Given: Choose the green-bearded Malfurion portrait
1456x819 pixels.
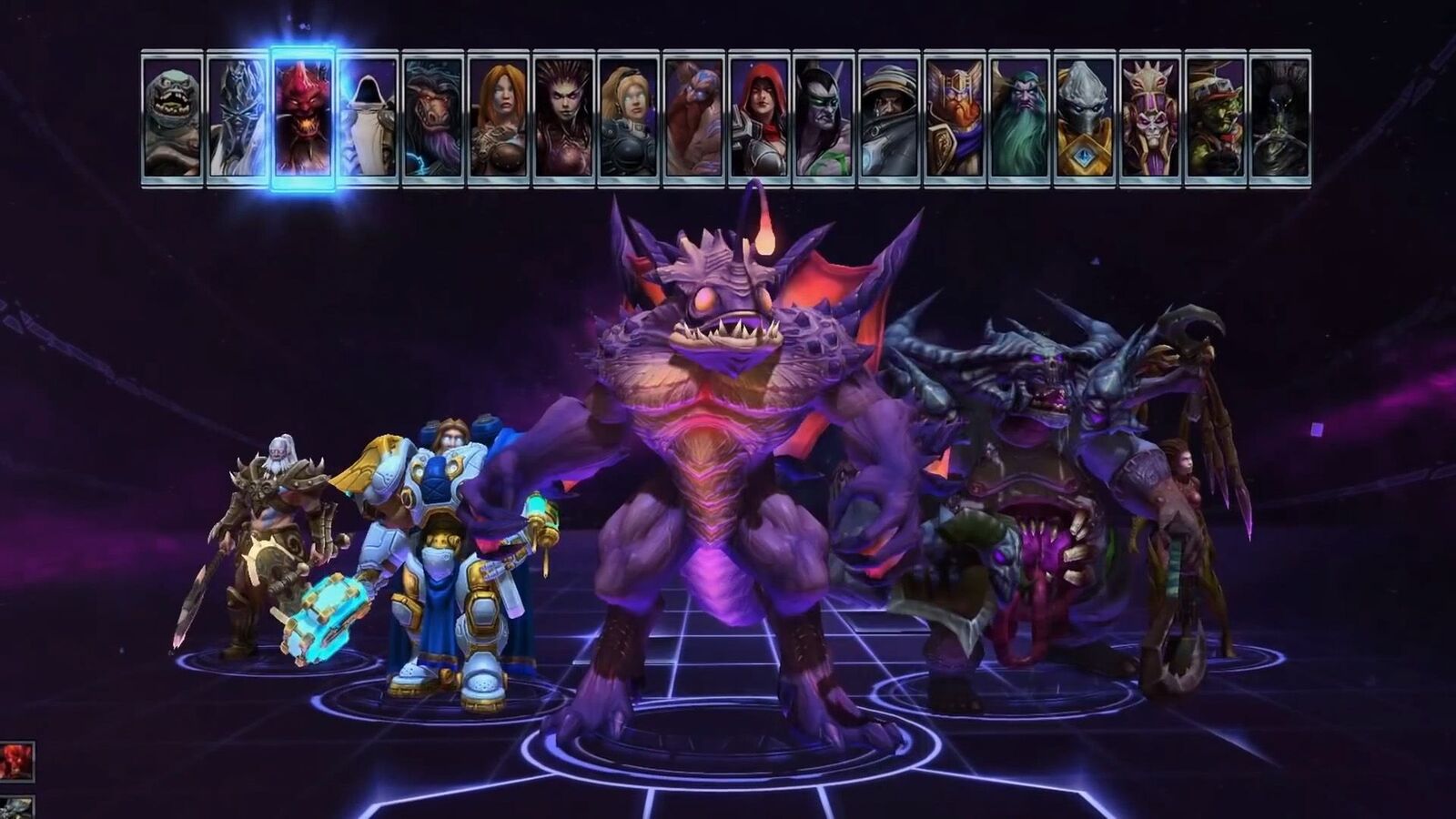Looking at the screenshot, I should [x=1020, y=118].
